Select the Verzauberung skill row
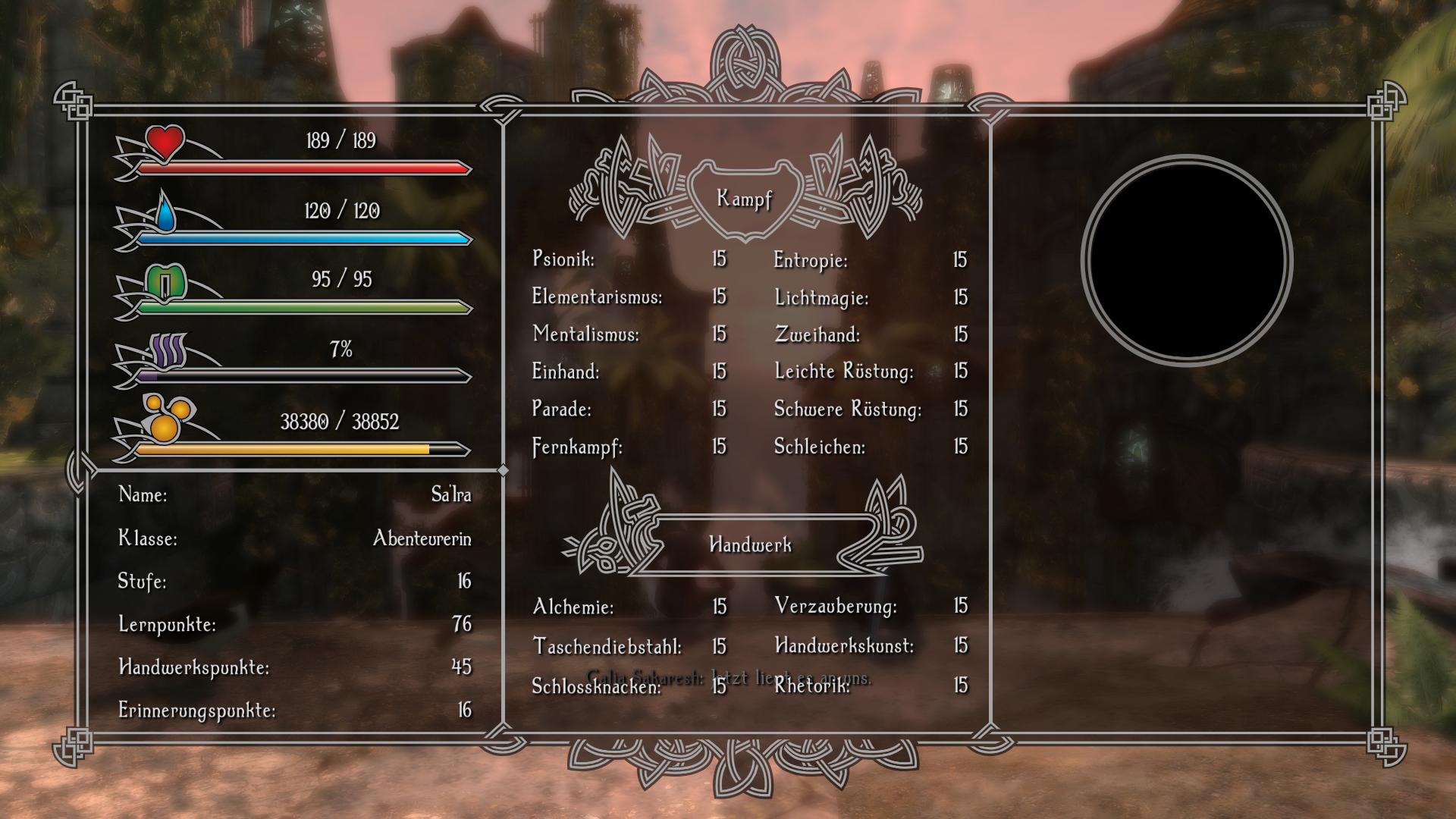 coord(836,606)
